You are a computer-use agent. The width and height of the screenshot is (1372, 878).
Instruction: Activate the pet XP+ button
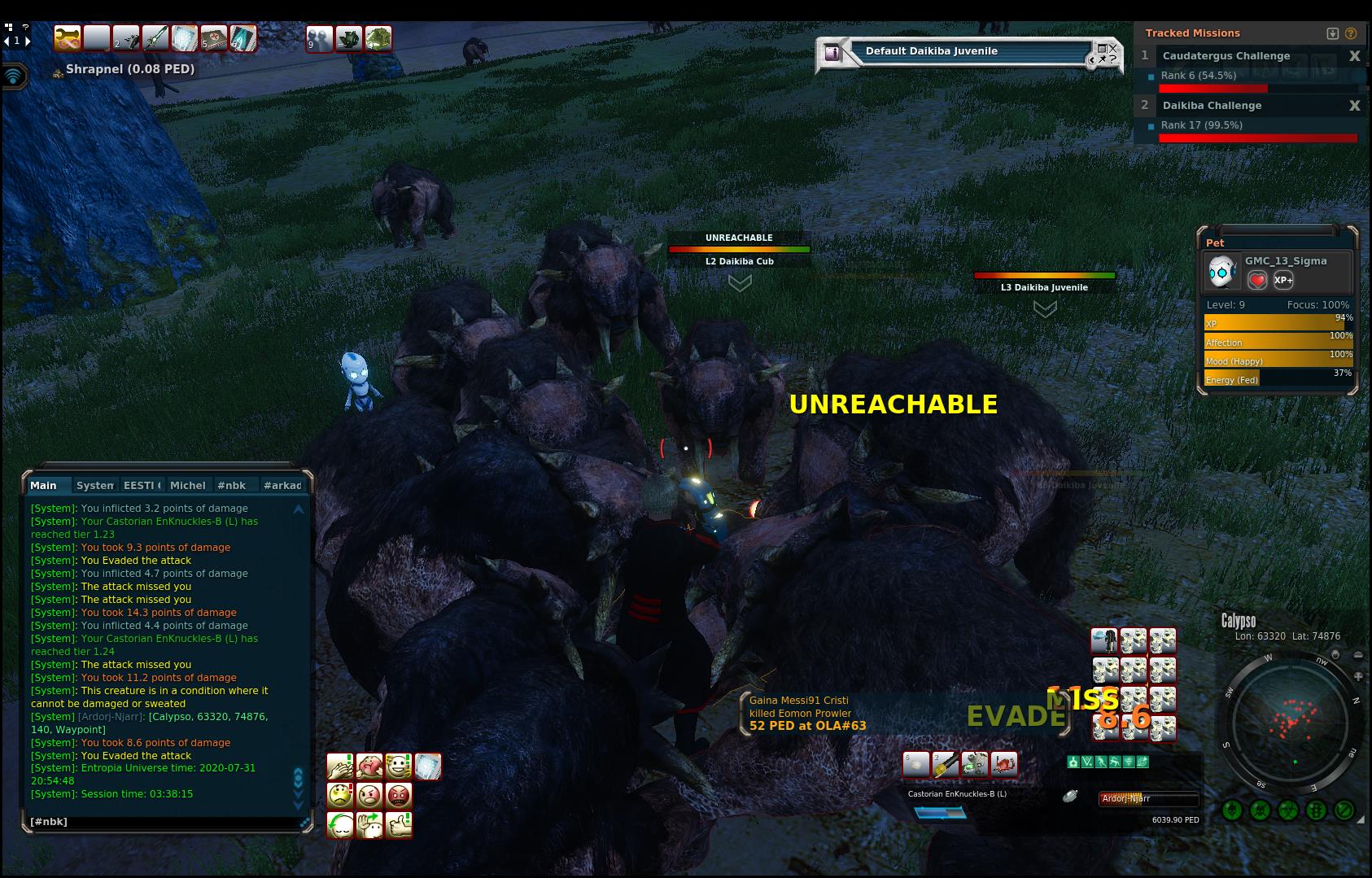(x=1283, y=280)
